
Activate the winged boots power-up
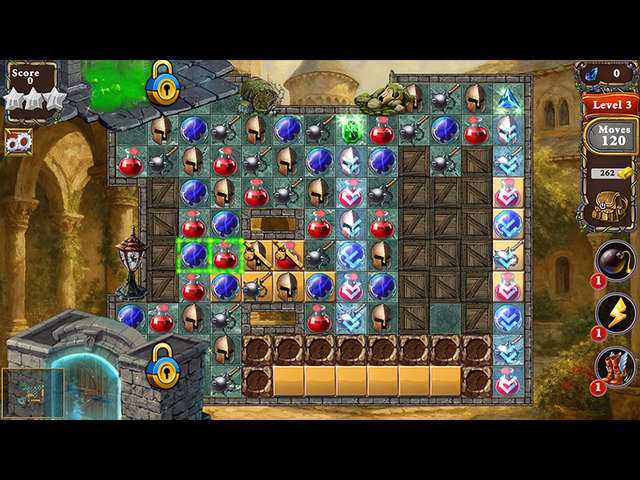click(614, 367)
